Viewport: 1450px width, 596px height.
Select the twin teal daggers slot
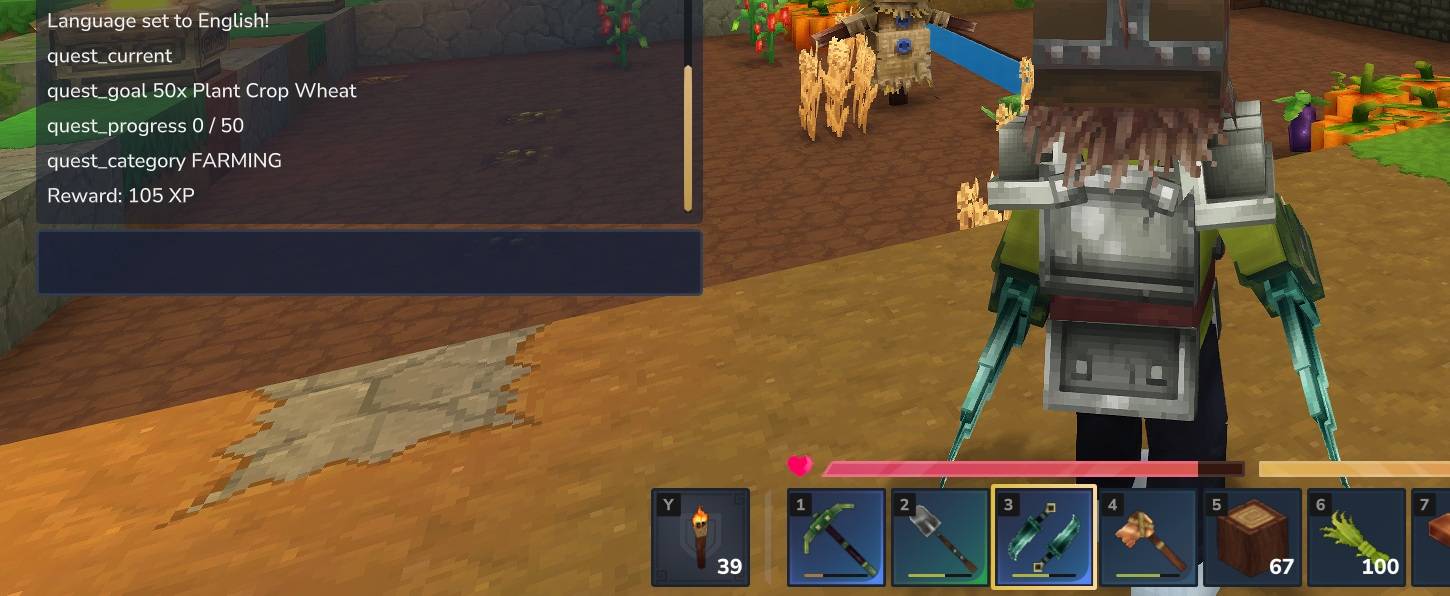pyautogui.click(x=1043, y=537)
